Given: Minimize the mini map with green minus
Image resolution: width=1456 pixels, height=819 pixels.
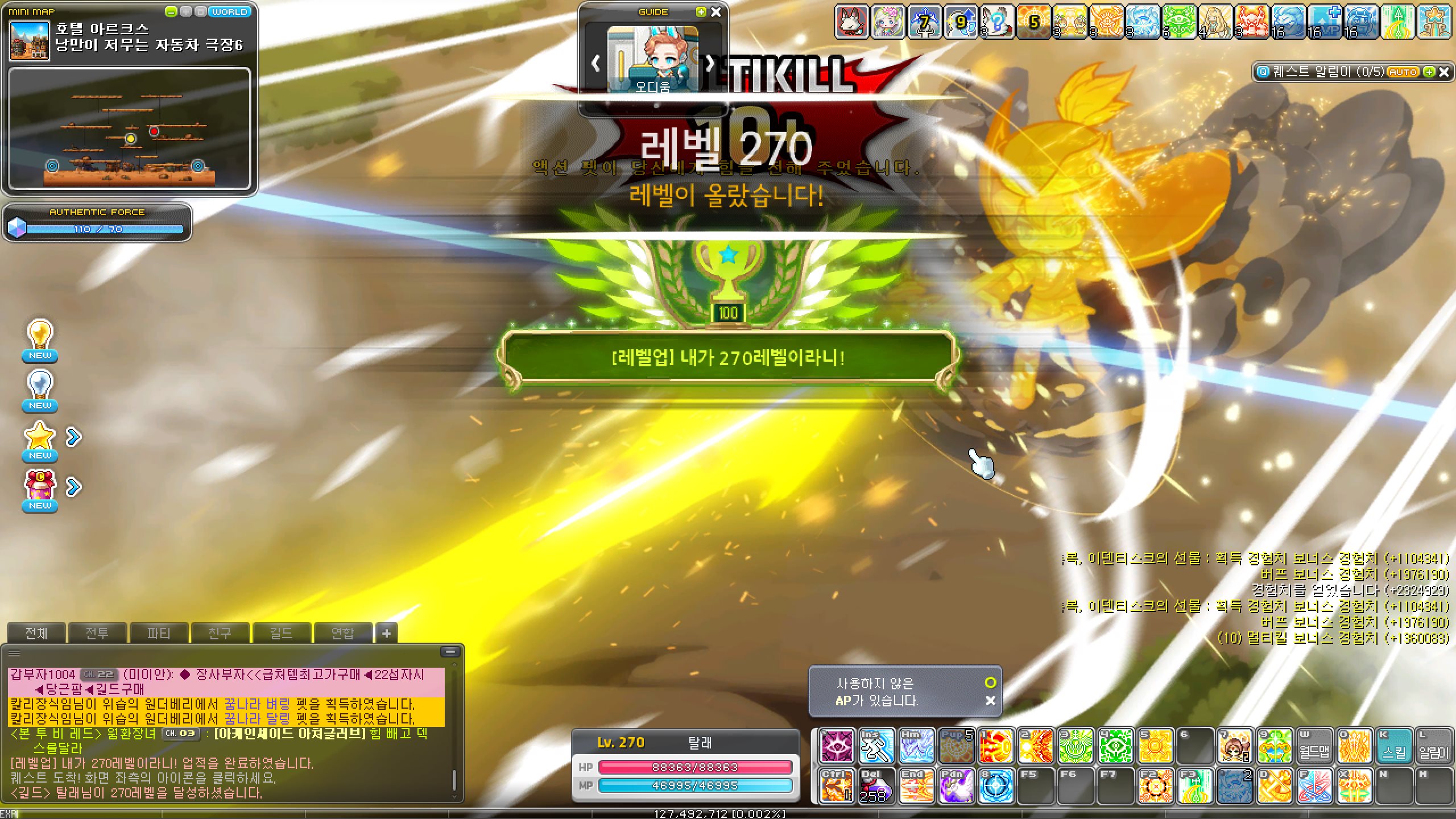Looking at the screenshot, I should [x=171, y=11].
